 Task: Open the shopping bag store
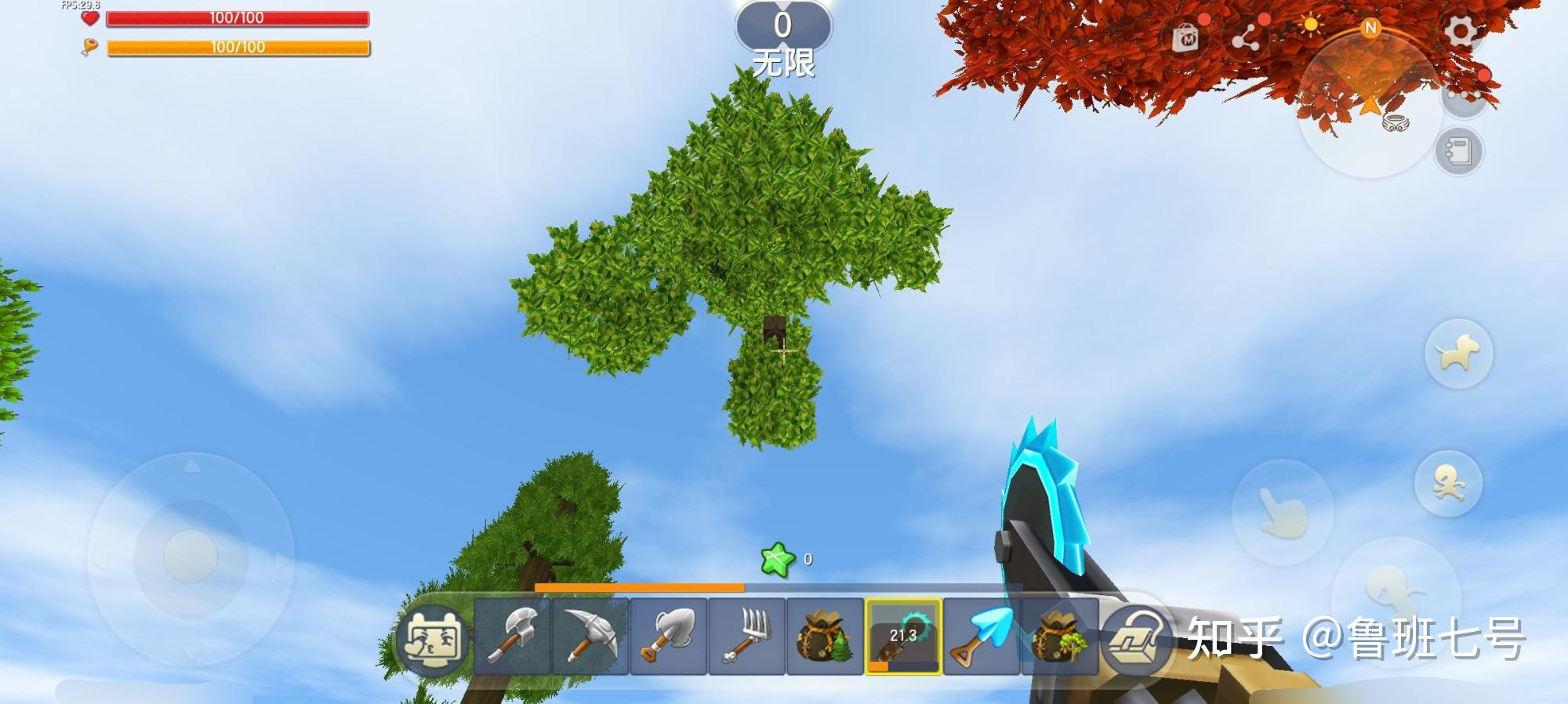point(1185,38)
